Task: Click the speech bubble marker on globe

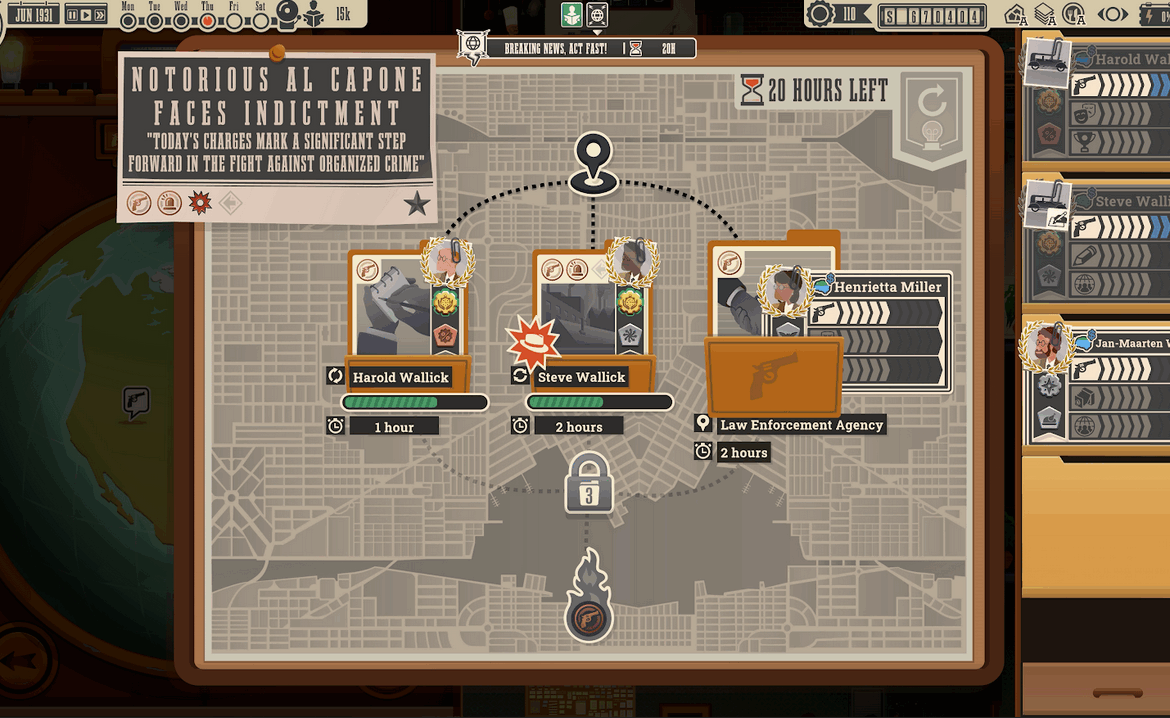Action: pyautogui.click(x=135, y=402)
